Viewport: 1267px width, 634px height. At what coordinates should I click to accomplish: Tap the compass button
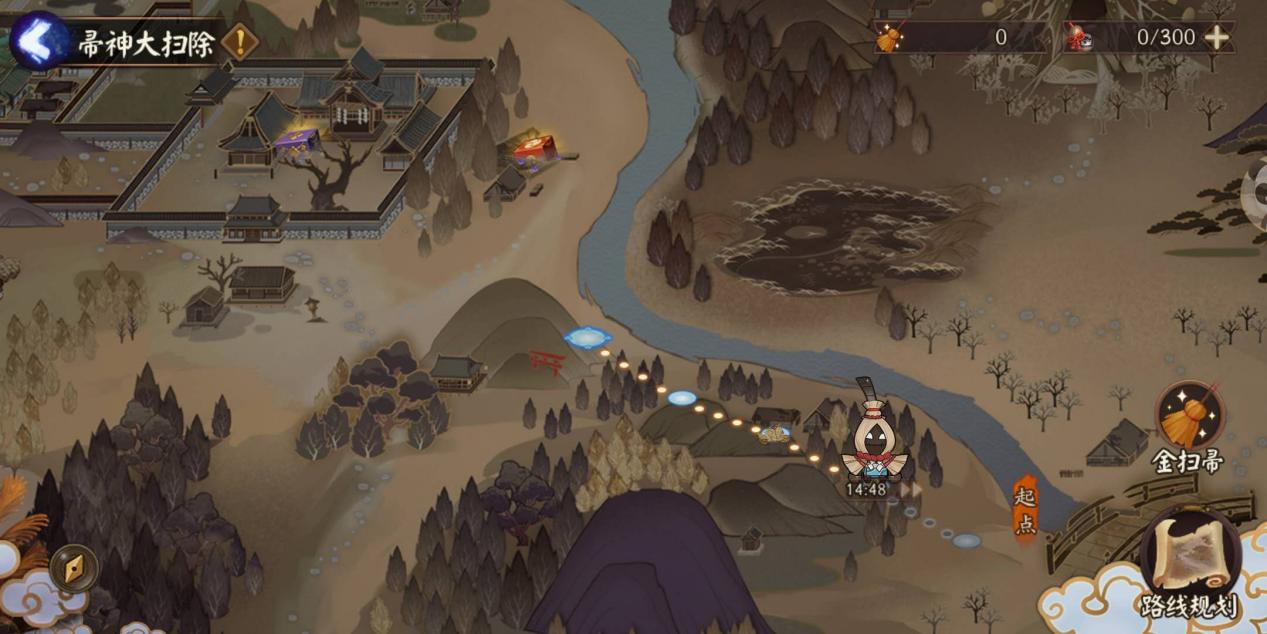point(73,567)
